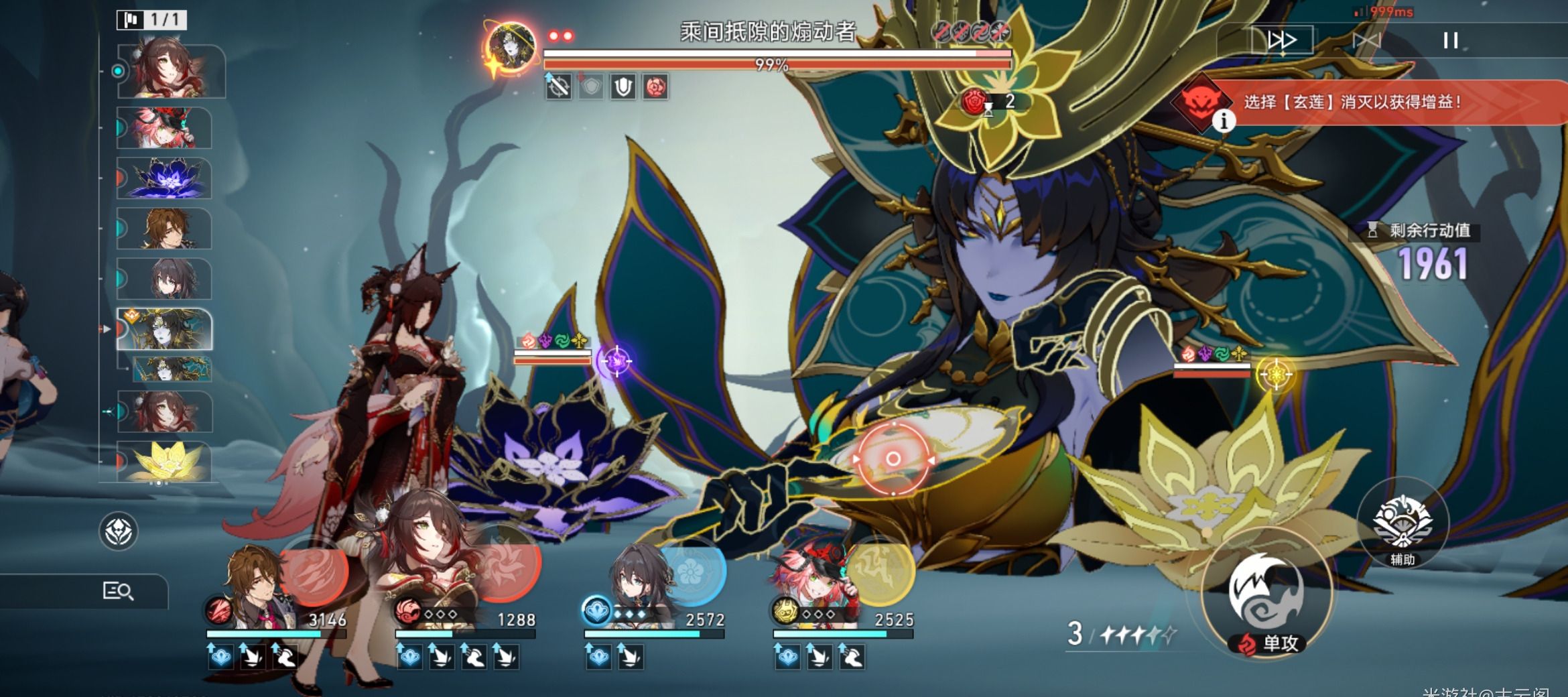Image resolution: width=1568 pixels, height=697 pixels.
Task: Click the round emblem button above the magnifier
Action: (x=119, y=531)
